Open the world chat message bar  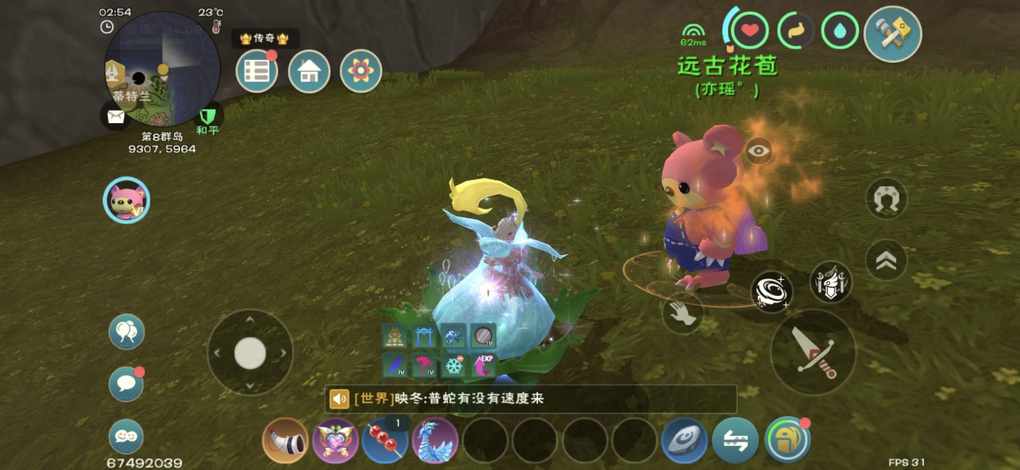click(x=530, y=399)
